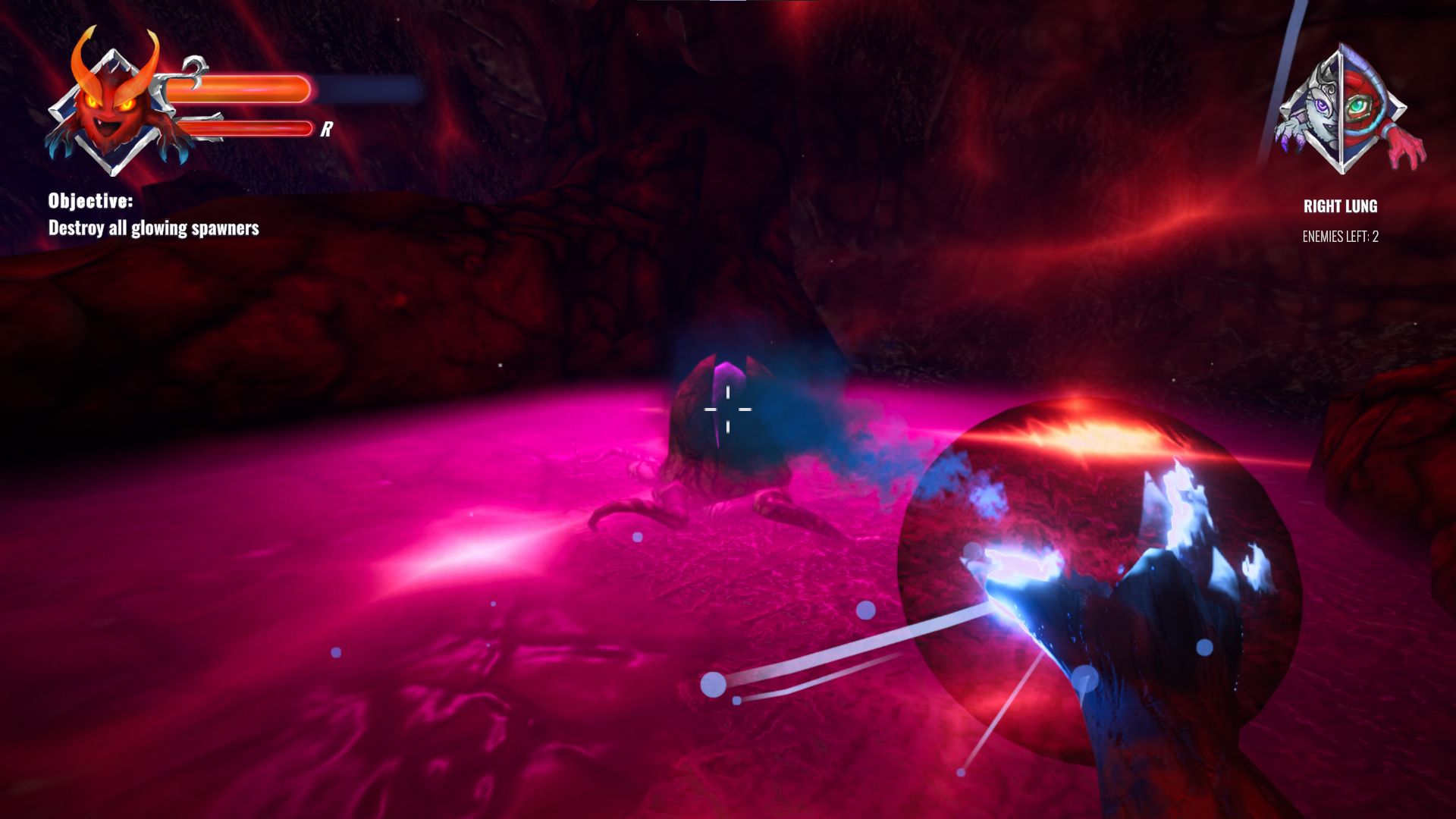Select the RIGHT LUNG title label
Screen dimensions: 1456x819
tap(1342, 205)
